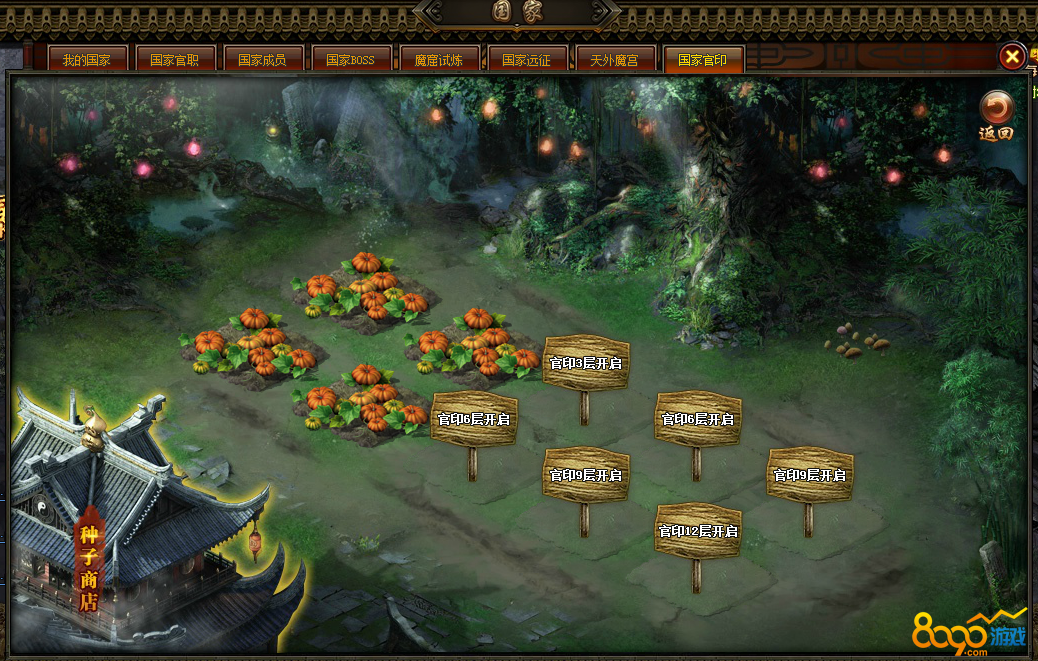
Task: Open the 种子商店 seed shop
Action: coord(90,565)
